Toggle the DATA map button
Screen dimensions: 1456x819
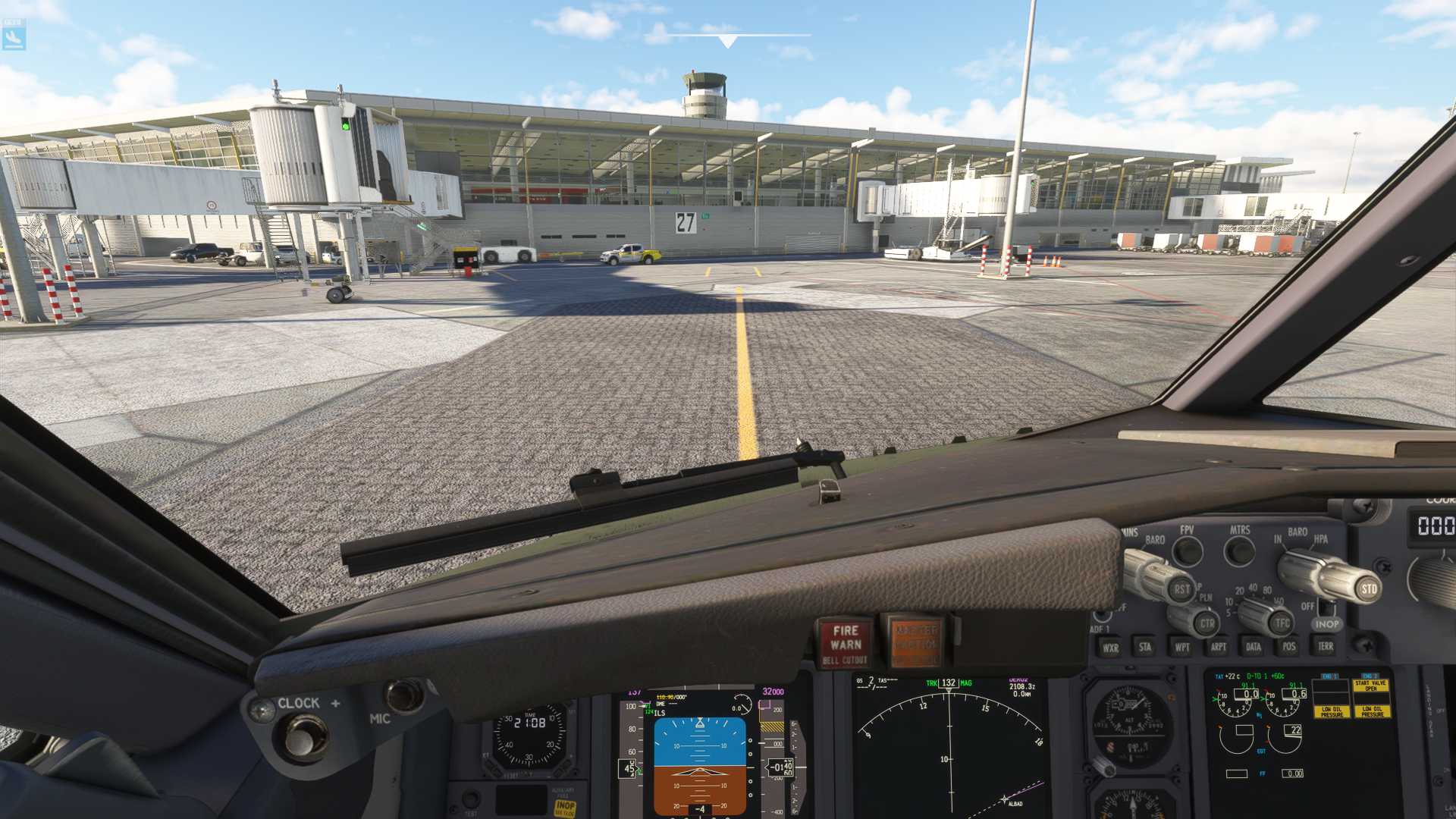(x=1254, y=647)
